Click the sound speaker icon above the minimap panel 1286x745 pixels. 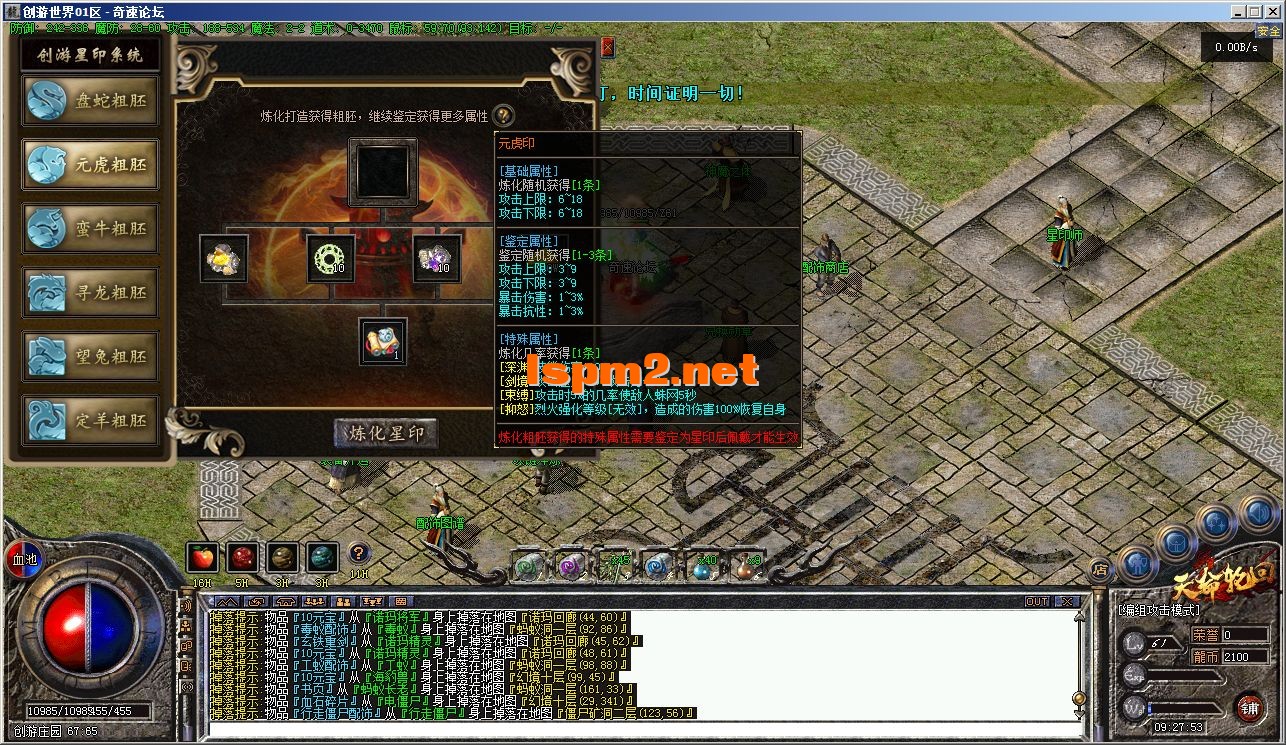coord(1258,513)
